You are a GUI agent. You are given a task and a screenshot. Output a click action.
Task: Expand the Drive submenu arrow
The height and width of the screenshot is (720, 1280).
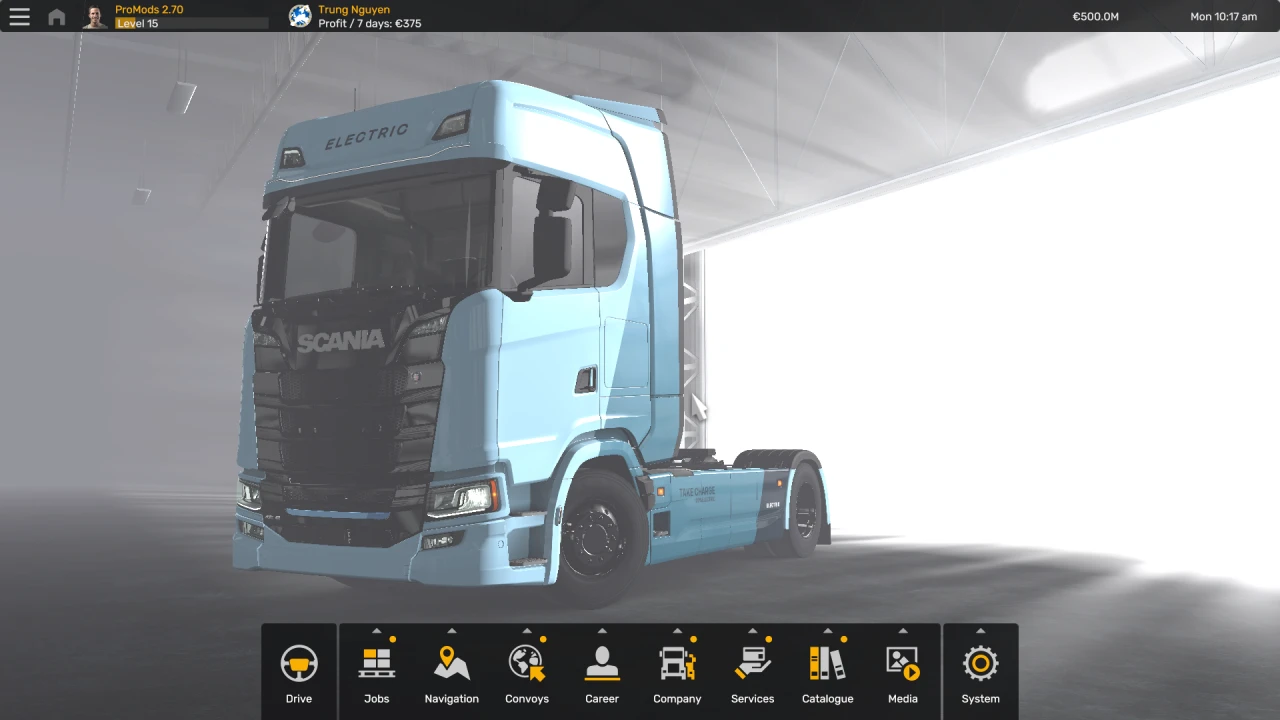coord(298,632)
